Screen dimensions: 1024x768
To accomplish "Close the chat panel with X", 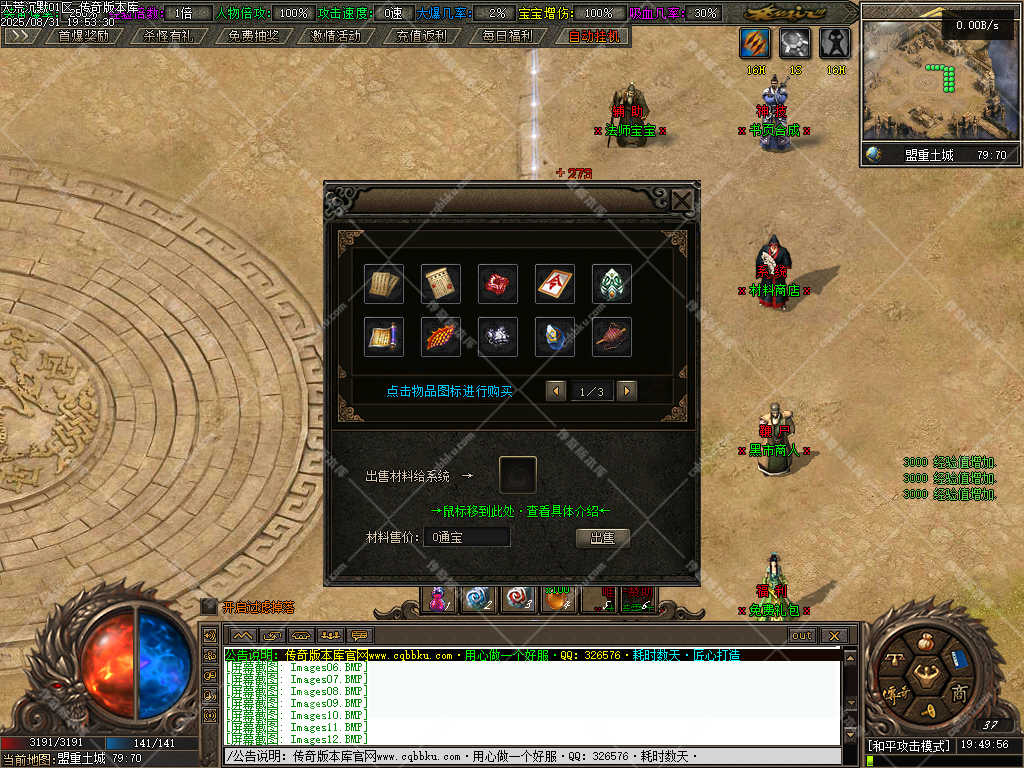I will pyautogui.click(x=833, y=635).
